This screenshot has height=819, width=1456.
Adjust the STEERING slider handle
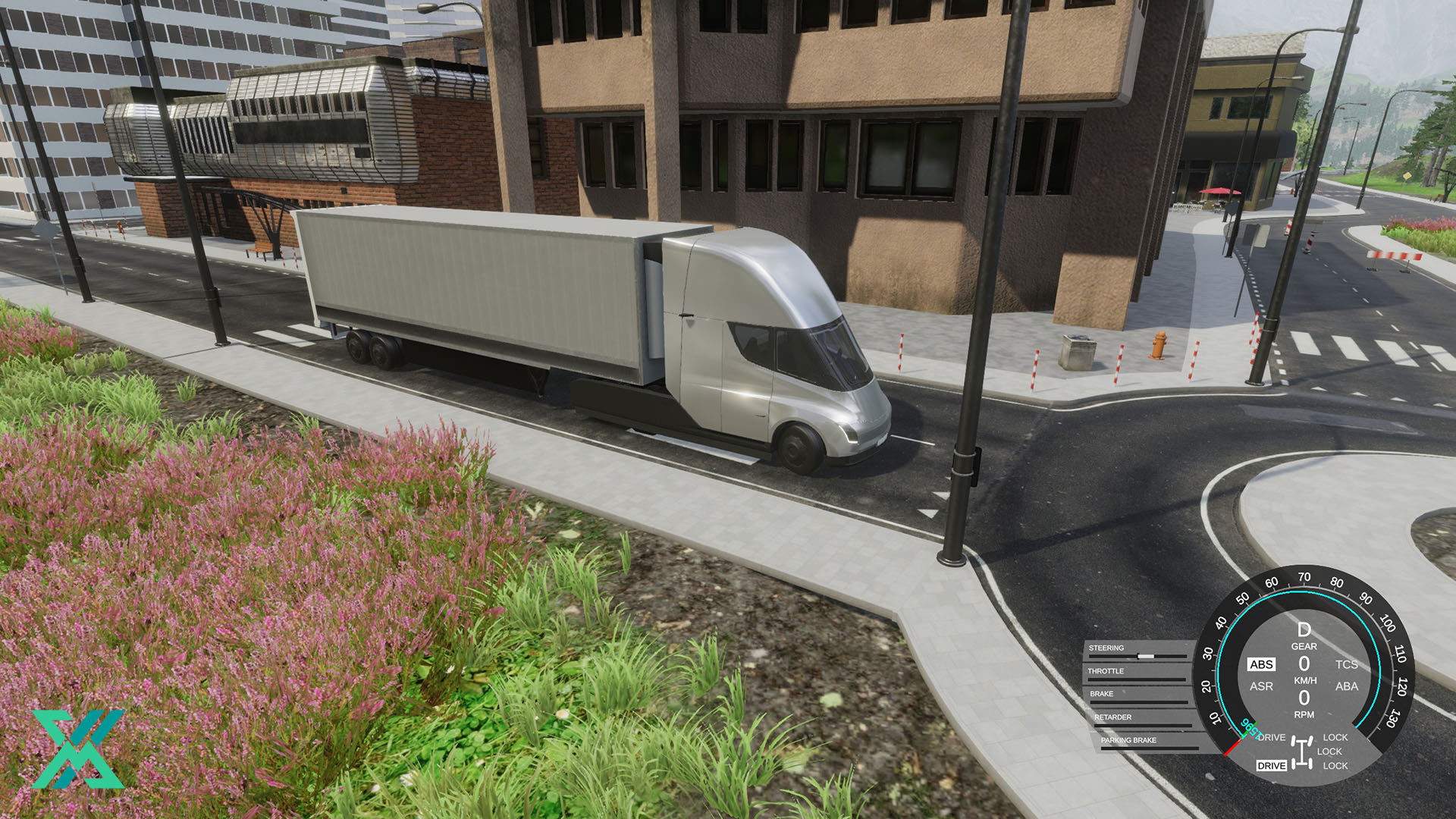pyautogui.click(x=1146, y=655)
